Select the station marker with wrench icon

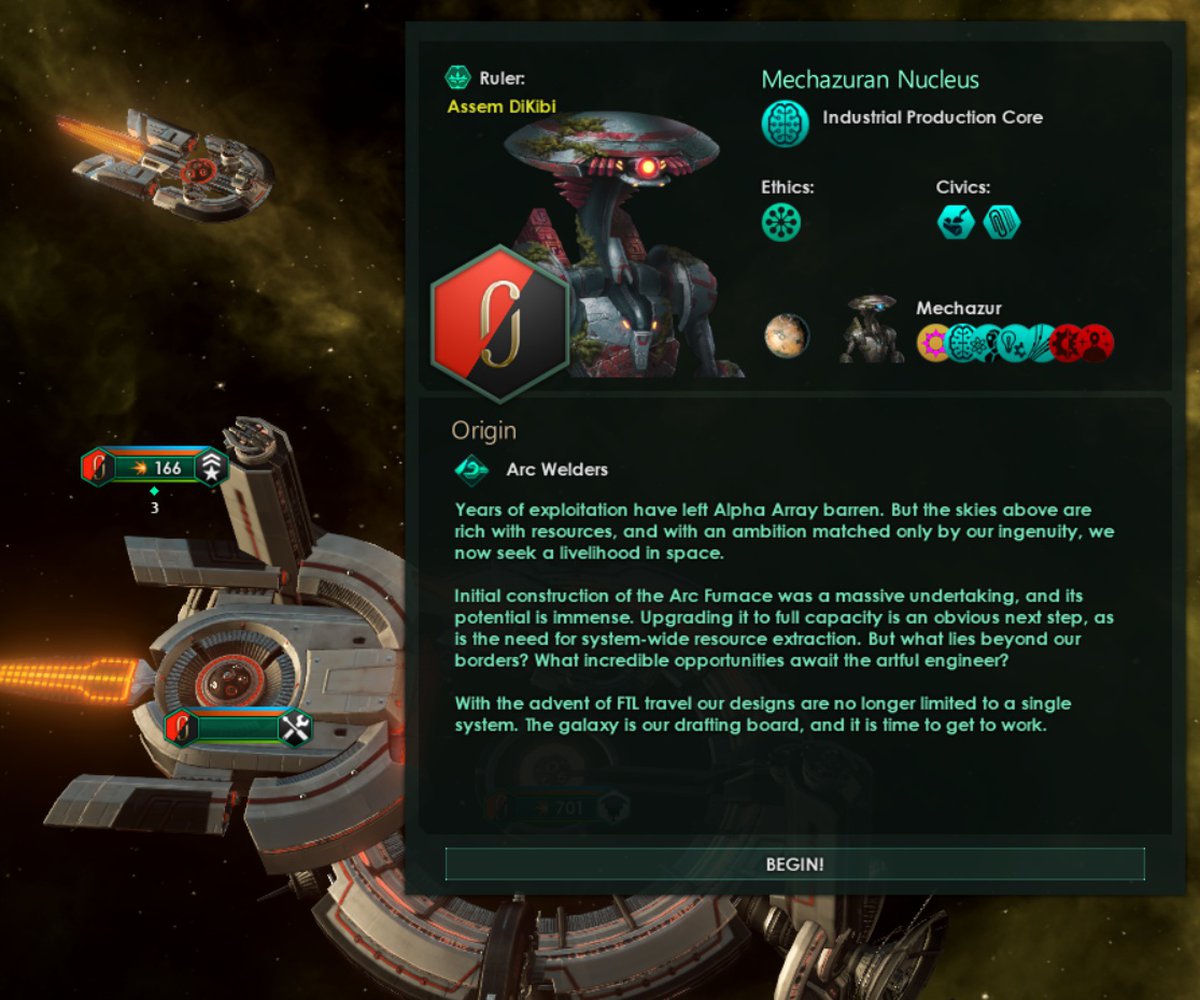coord(239,728)
